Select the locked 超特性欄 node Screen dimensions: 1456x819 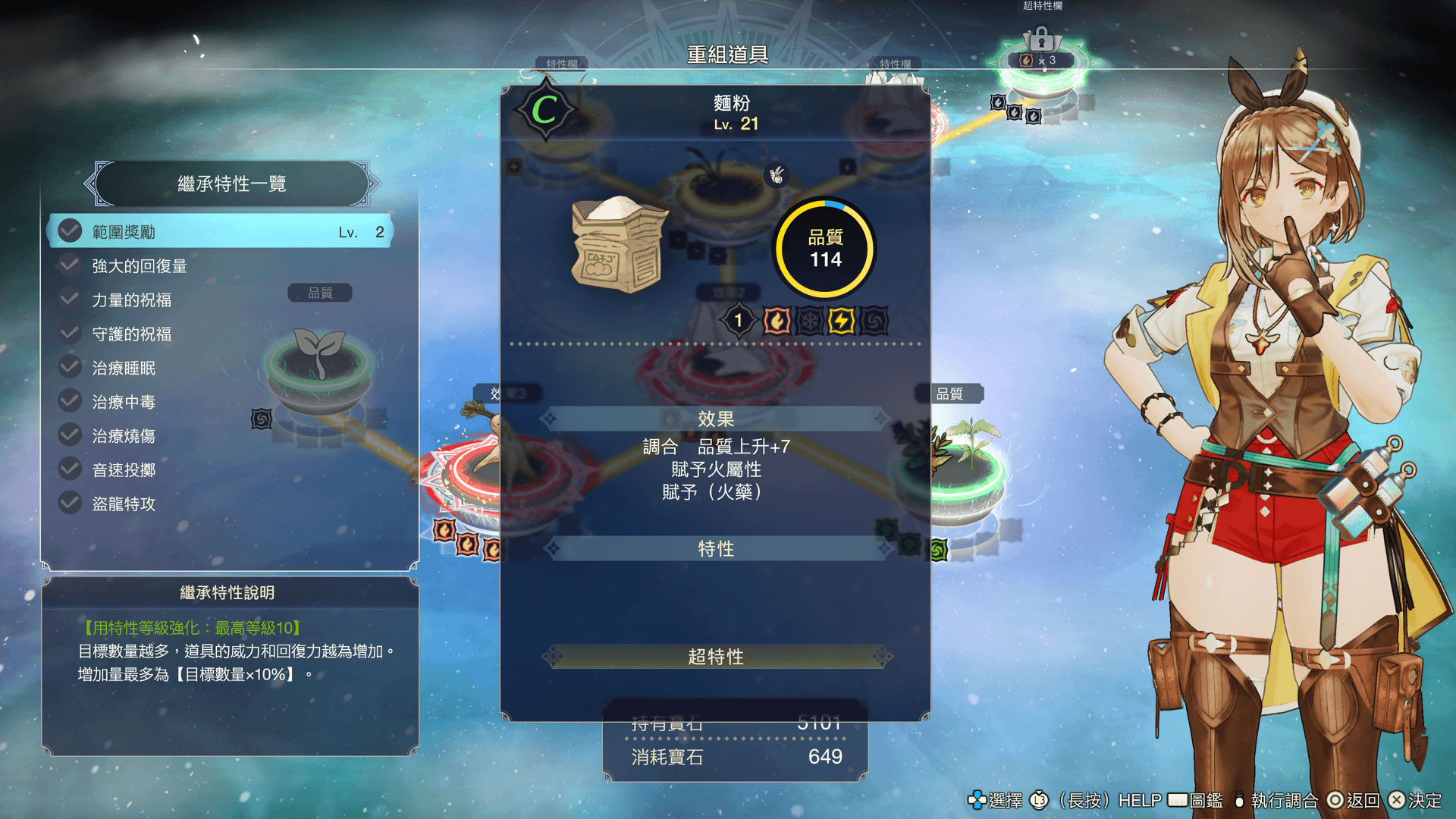(1041, 64)
